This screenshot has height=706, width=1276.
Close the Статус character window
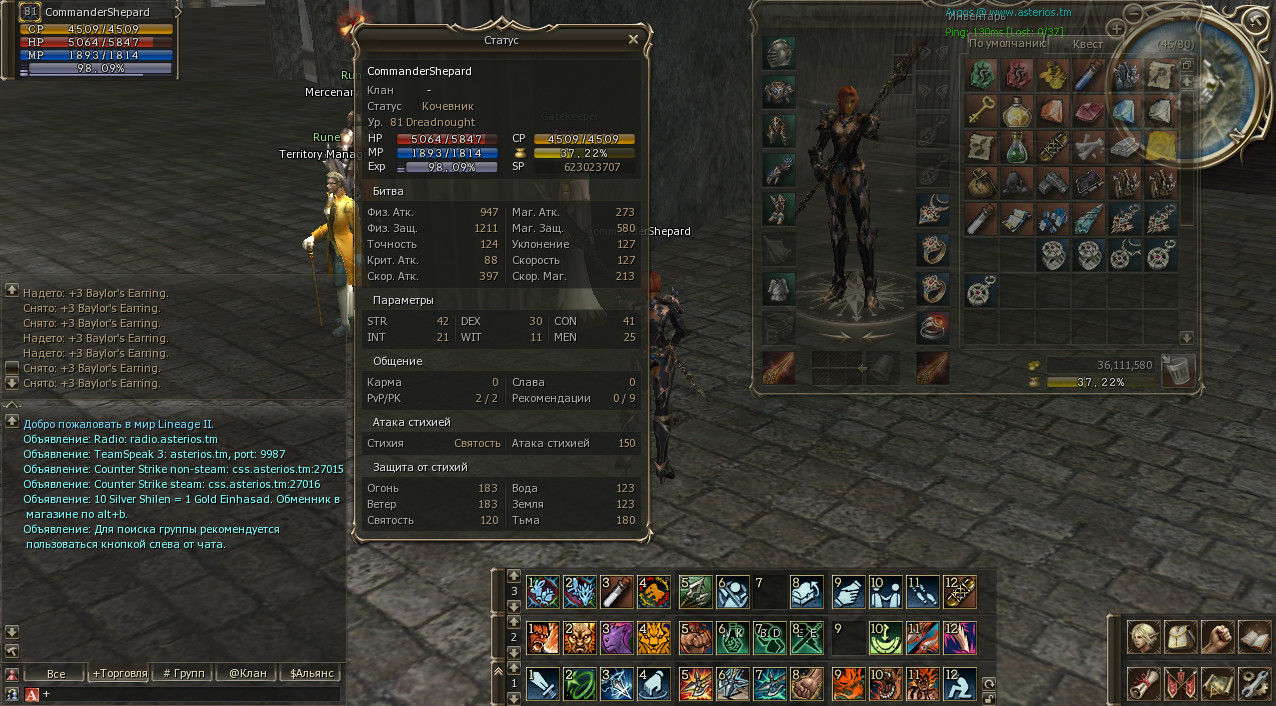(633, 40)
